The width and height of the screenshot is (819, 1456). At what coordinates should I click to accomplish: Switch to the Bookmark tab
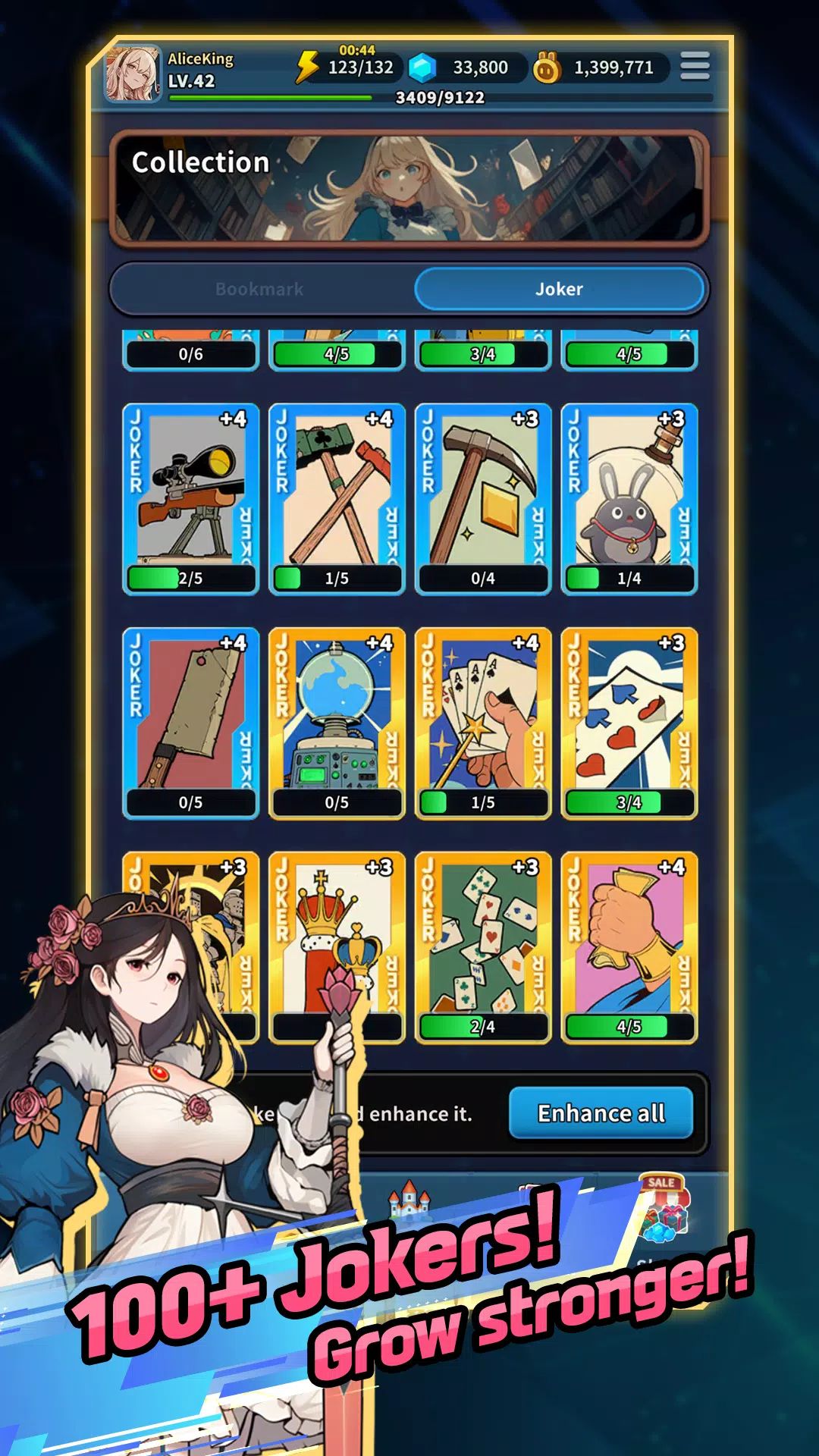coord(259,289)
